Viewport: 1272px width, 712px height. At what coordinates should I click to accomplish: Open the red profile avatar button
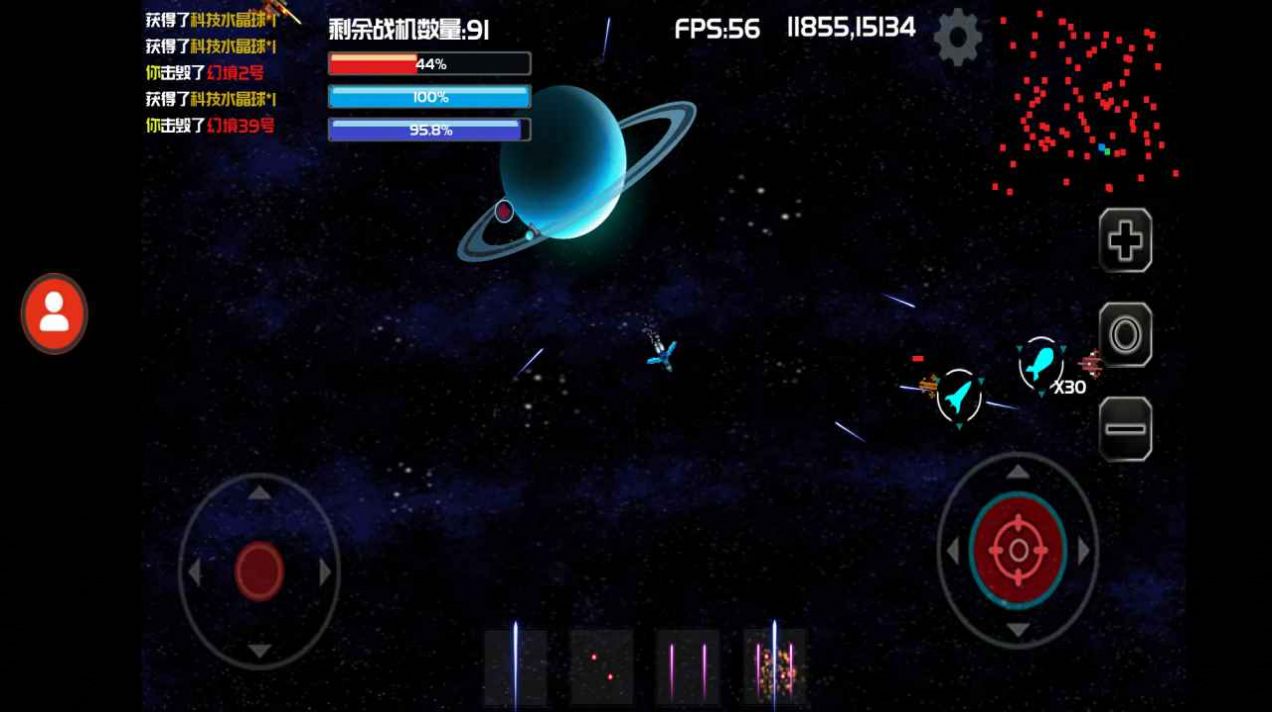pyautogui.click(x=54, y=314)
